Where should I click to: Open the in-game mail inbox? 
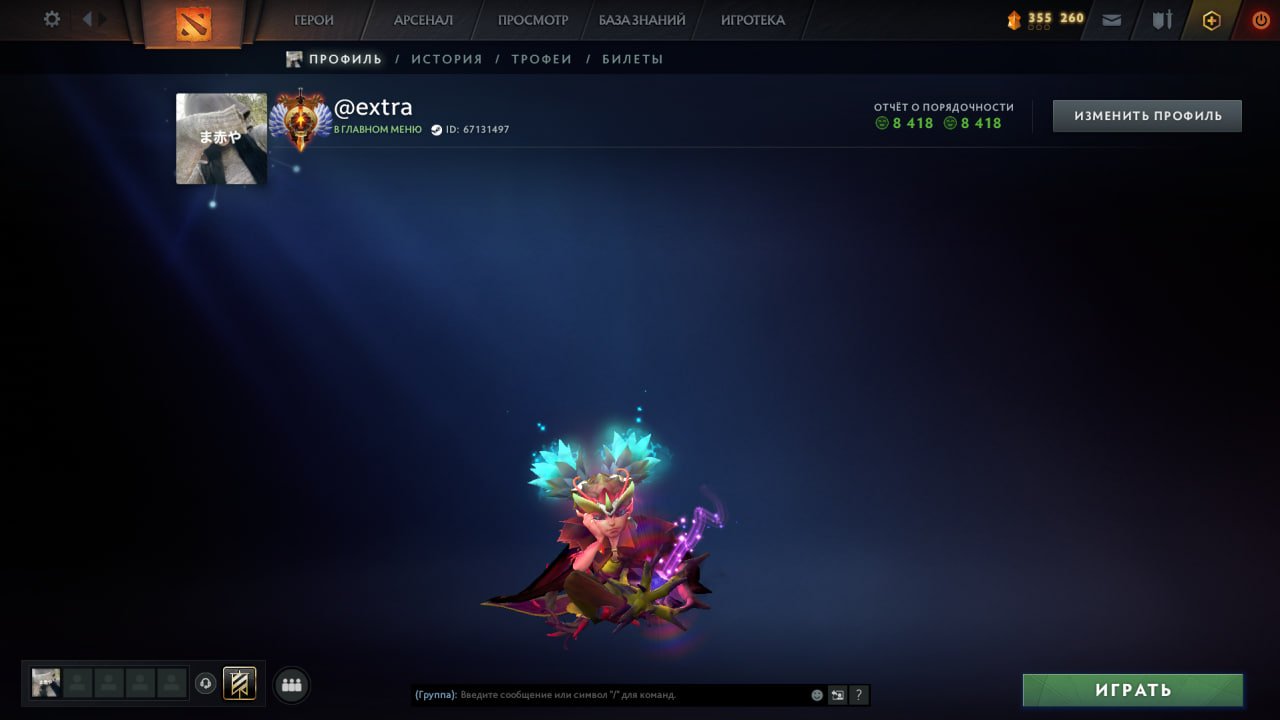click(1111, 19)
